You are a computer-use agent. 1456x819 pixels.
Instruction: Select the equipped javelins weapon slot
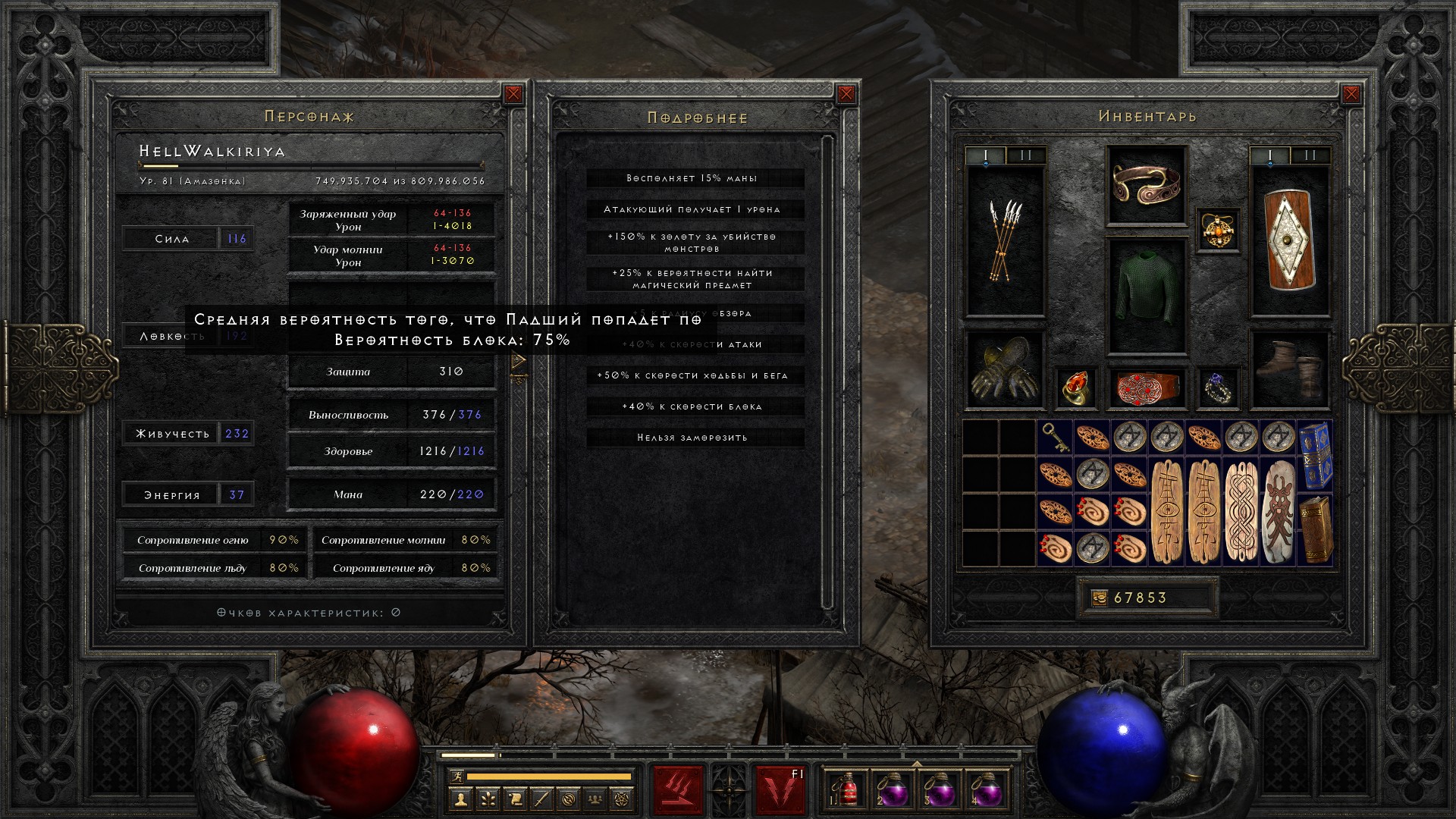pos(1005,241)
